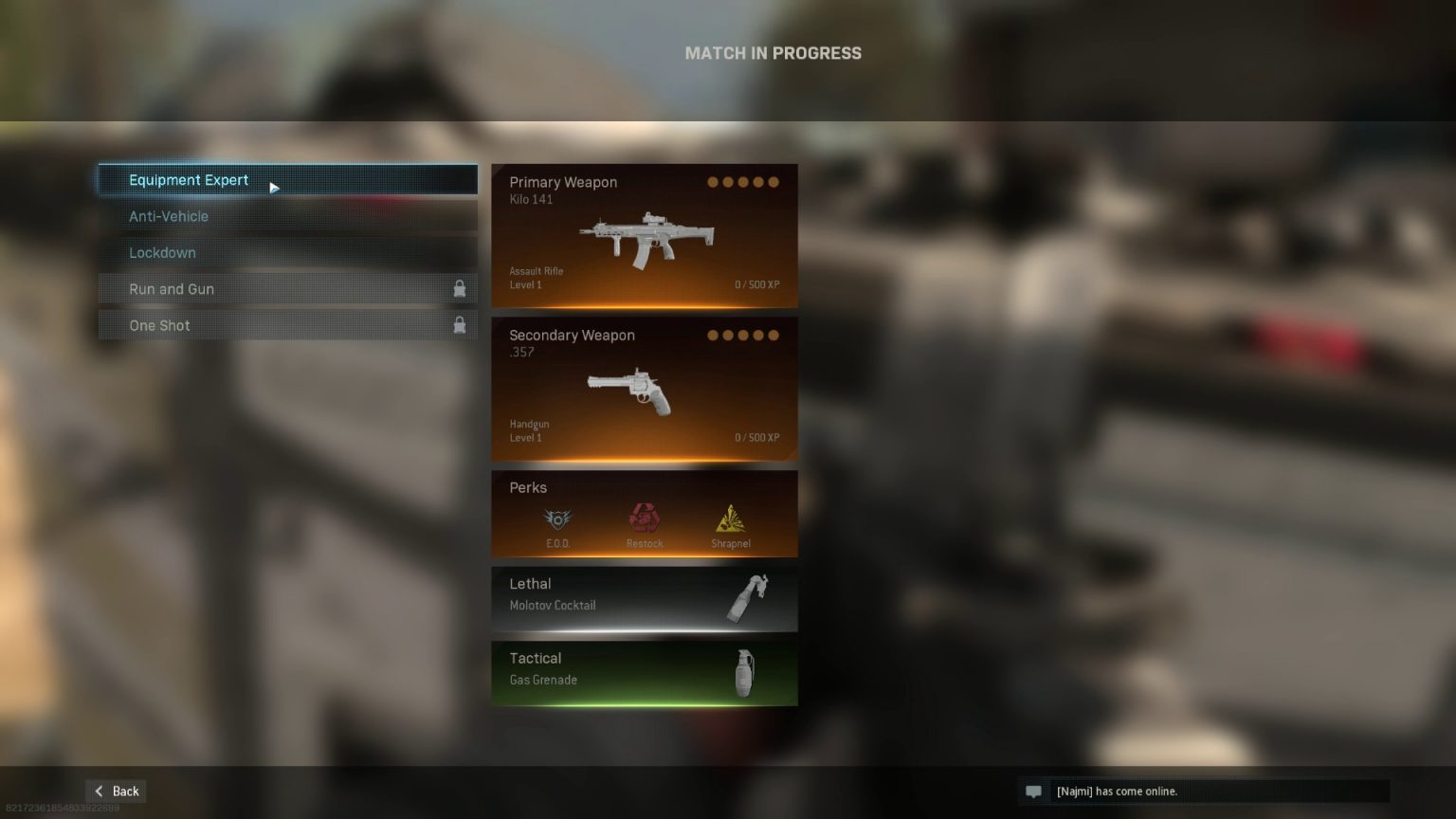Click the rating dots on Primary Weapon
The height and width of the screenshot is (819, 1456).
(x=746, y=181)
